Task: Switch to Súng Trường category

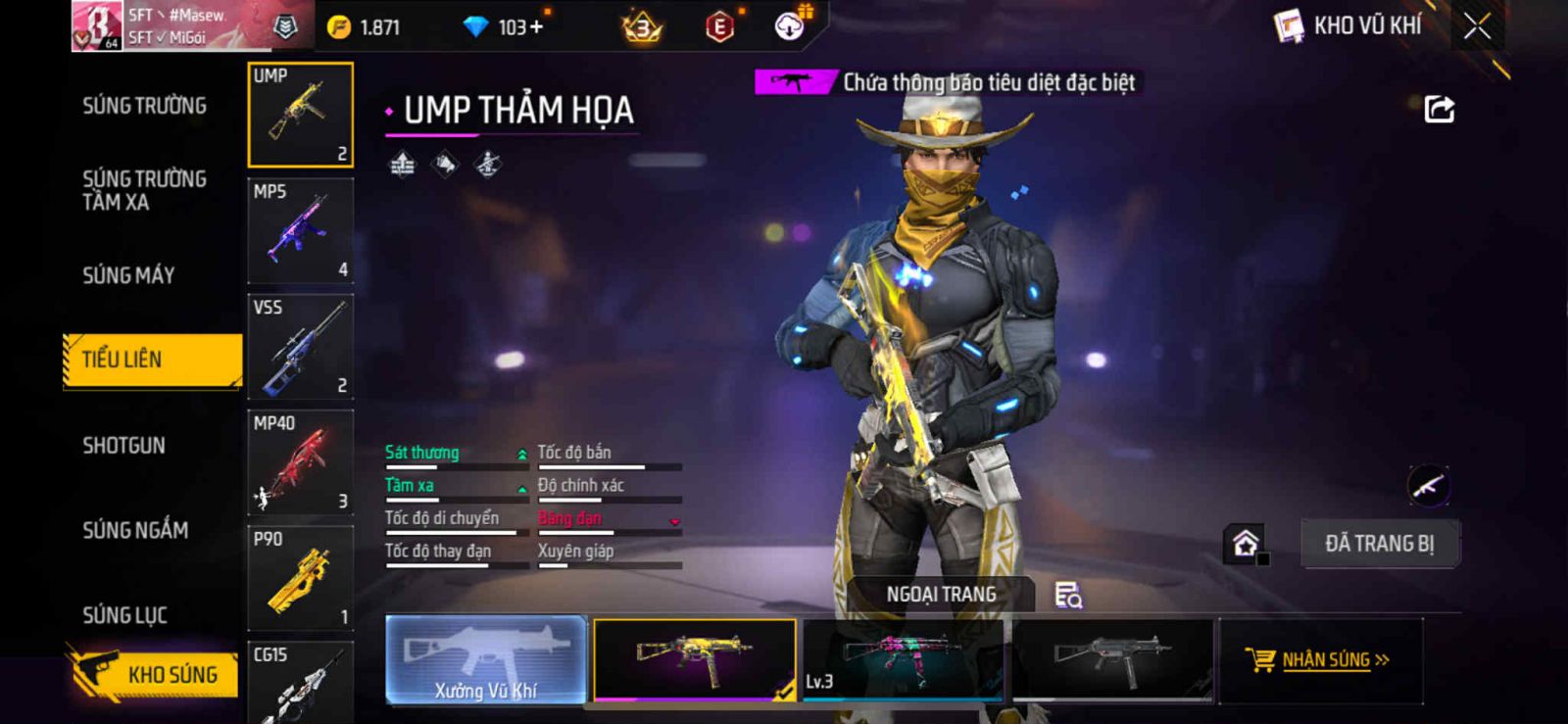Action: pos(144,106)
